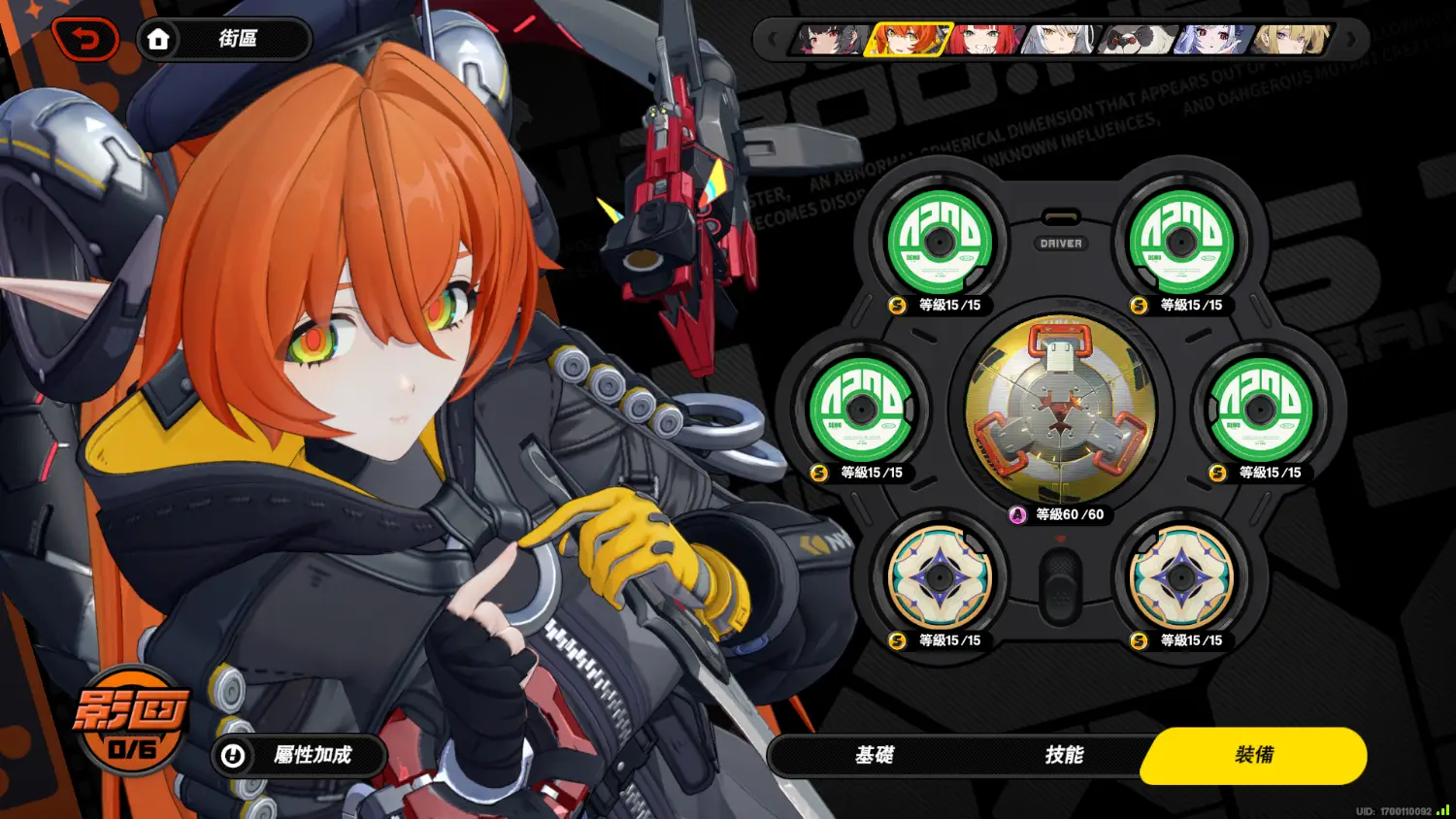
Task: Select the 裝備 equipment tab
Action: pyautogui.click(x=1254, y=755)
